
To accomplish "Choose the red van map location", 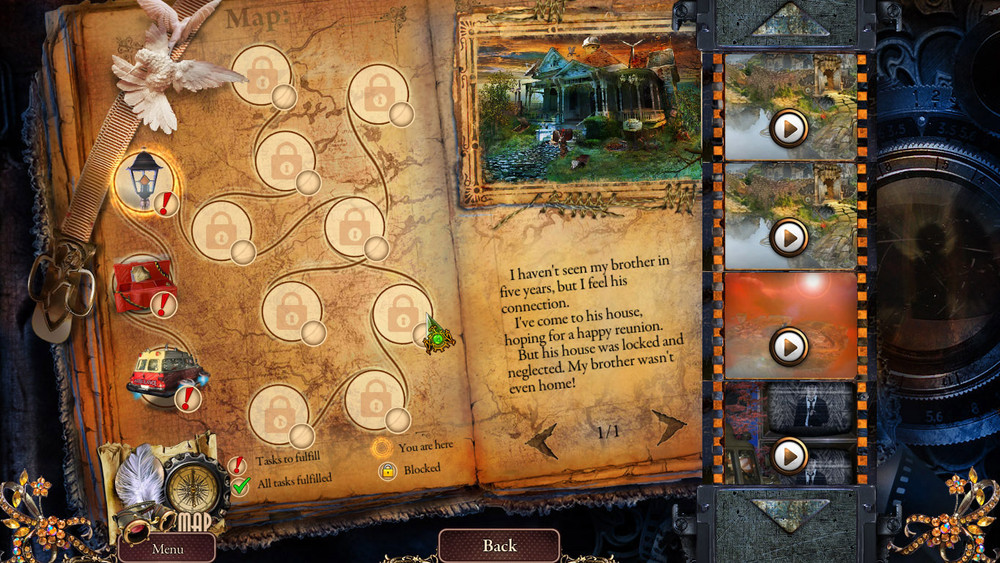I will click(x=161, y=373).
